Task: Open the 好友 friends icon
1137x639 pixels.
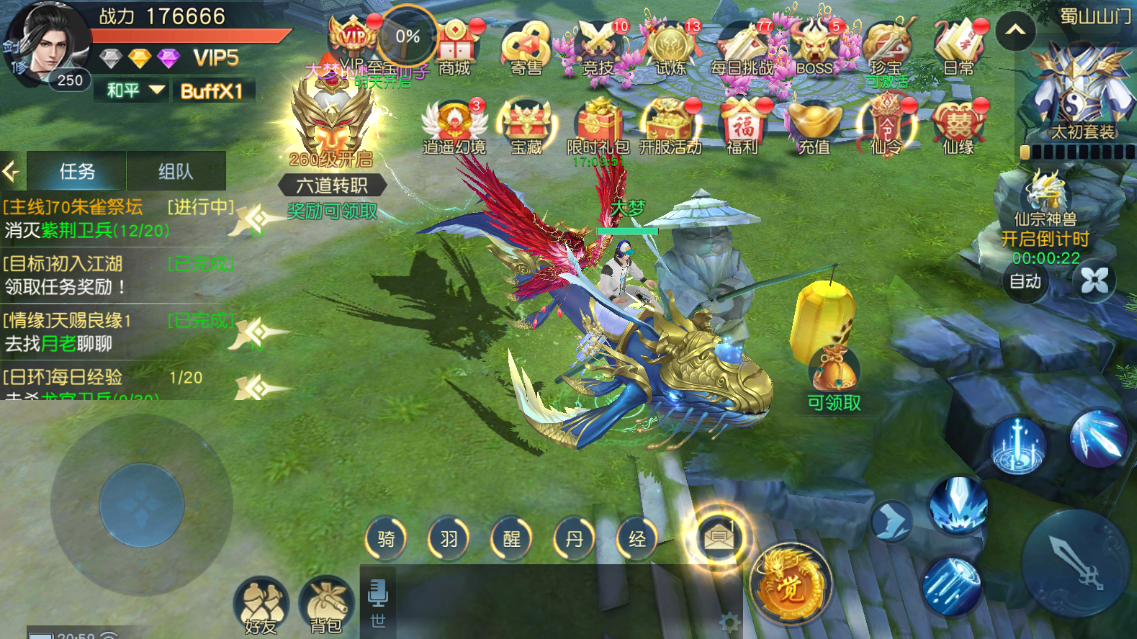Action: (x=260, y=605)
